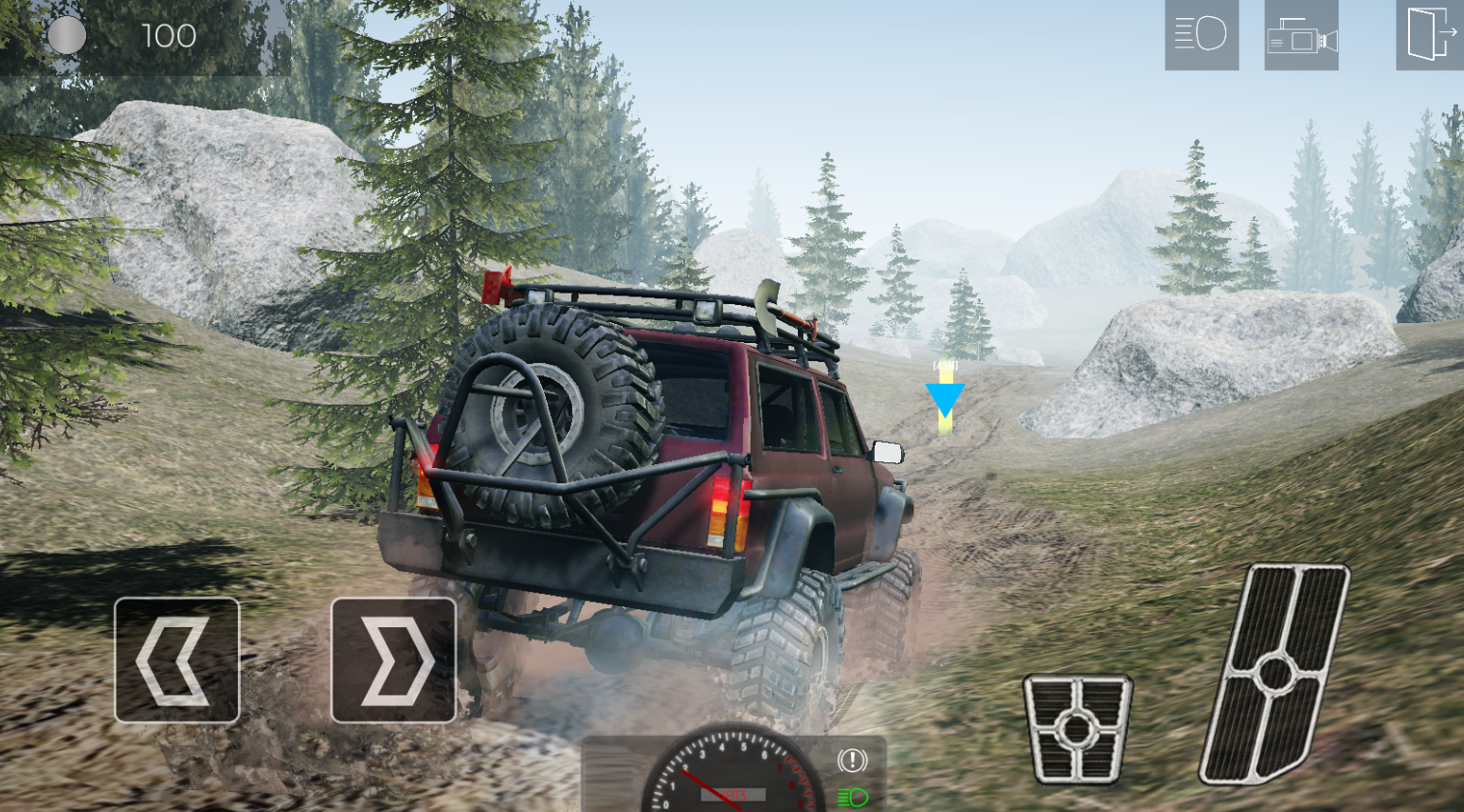Viewport: 1464px width, 812px height.
Task: Shift up with the right chevron button
Action: point(393,658)
